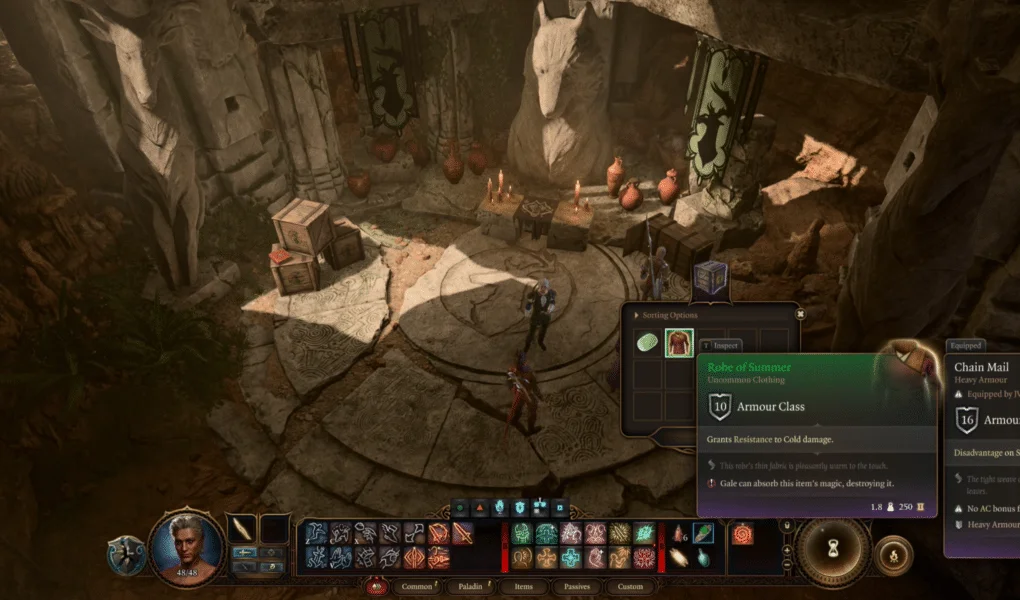Viewport: 1020px width, 600px height.
Task: Switch to the Custom hotbar tab
Action: point(630,586)
